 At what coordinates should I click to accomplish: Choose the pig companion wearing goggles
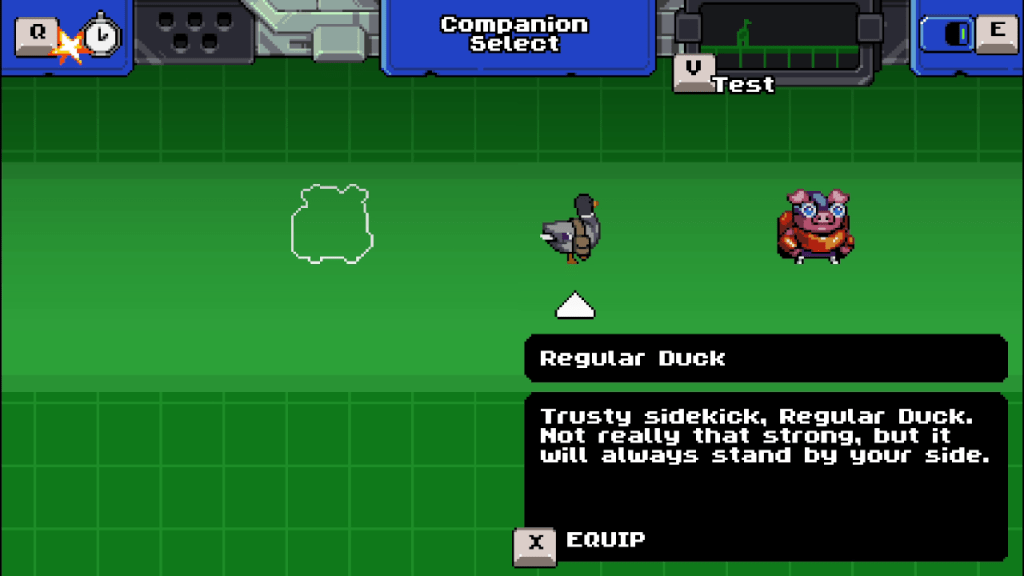pos(813,227)
